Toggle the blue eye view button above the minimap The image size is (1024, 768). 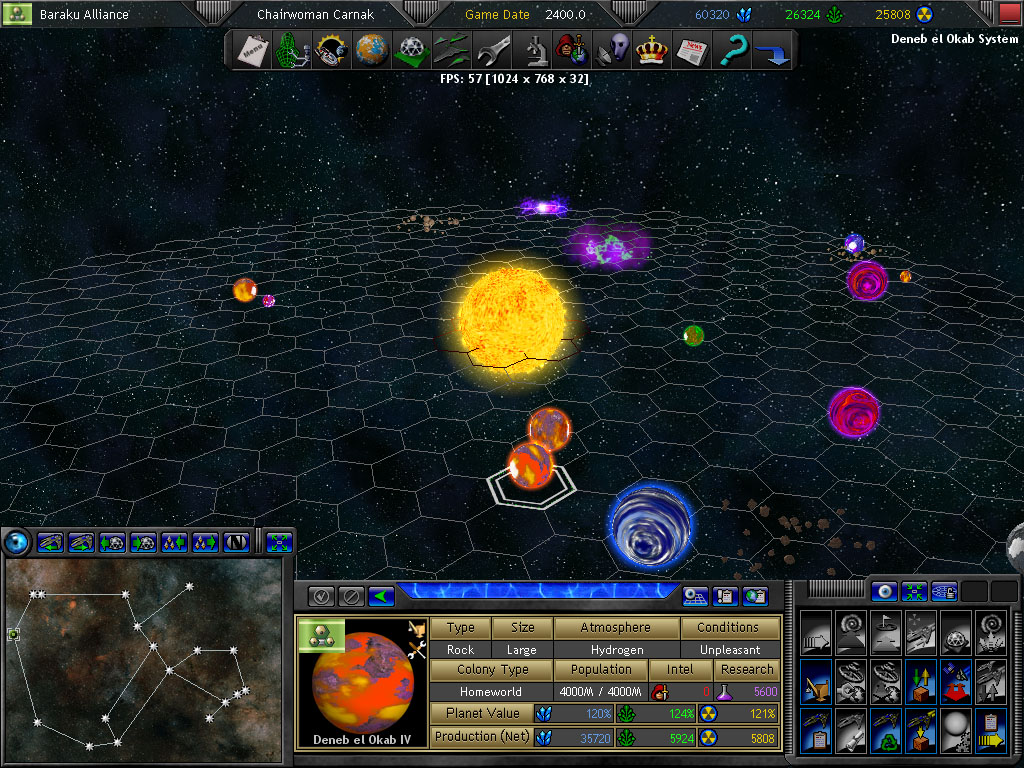click(x=16, y=542)
